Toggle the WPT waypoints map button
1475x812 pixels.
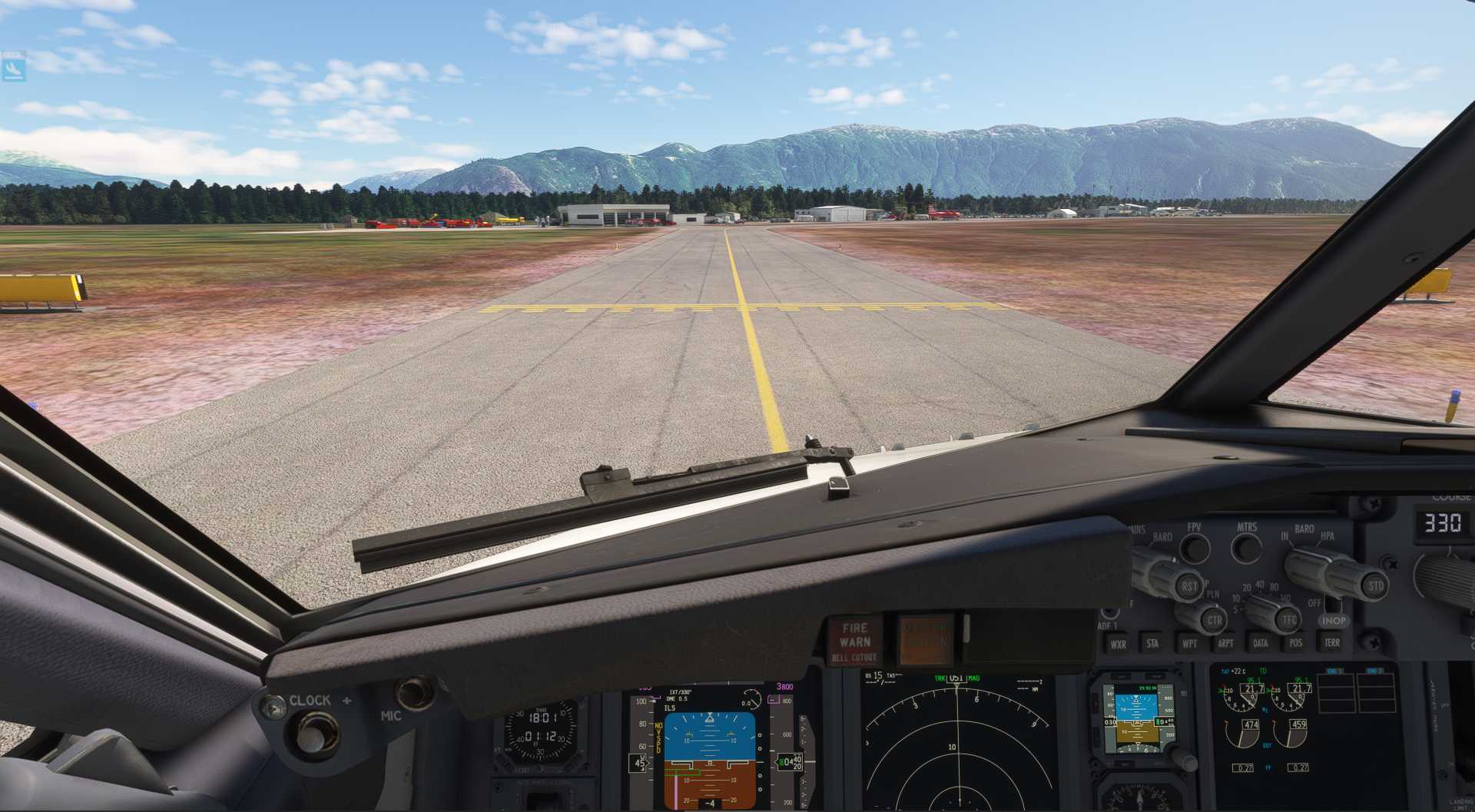click(1188, 643)
